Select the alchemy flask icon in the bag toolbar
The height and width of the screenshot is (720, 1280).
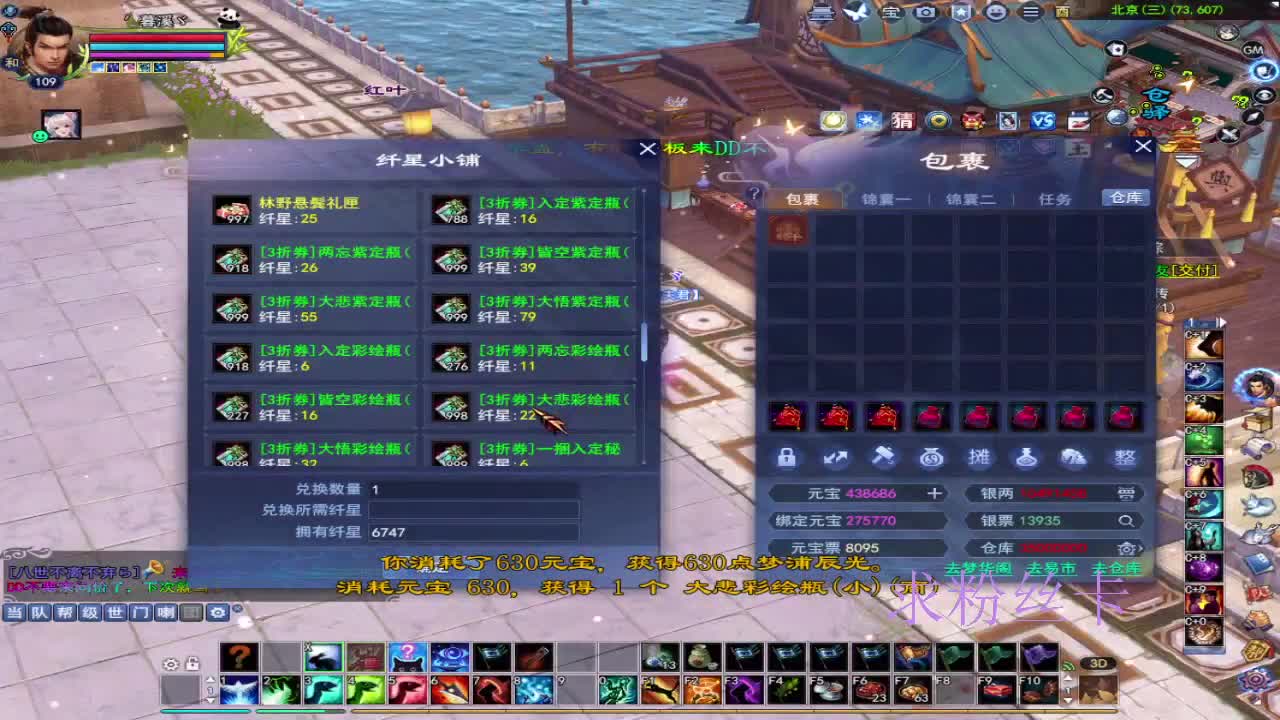pyautogui.click(x=1026, y=457)
